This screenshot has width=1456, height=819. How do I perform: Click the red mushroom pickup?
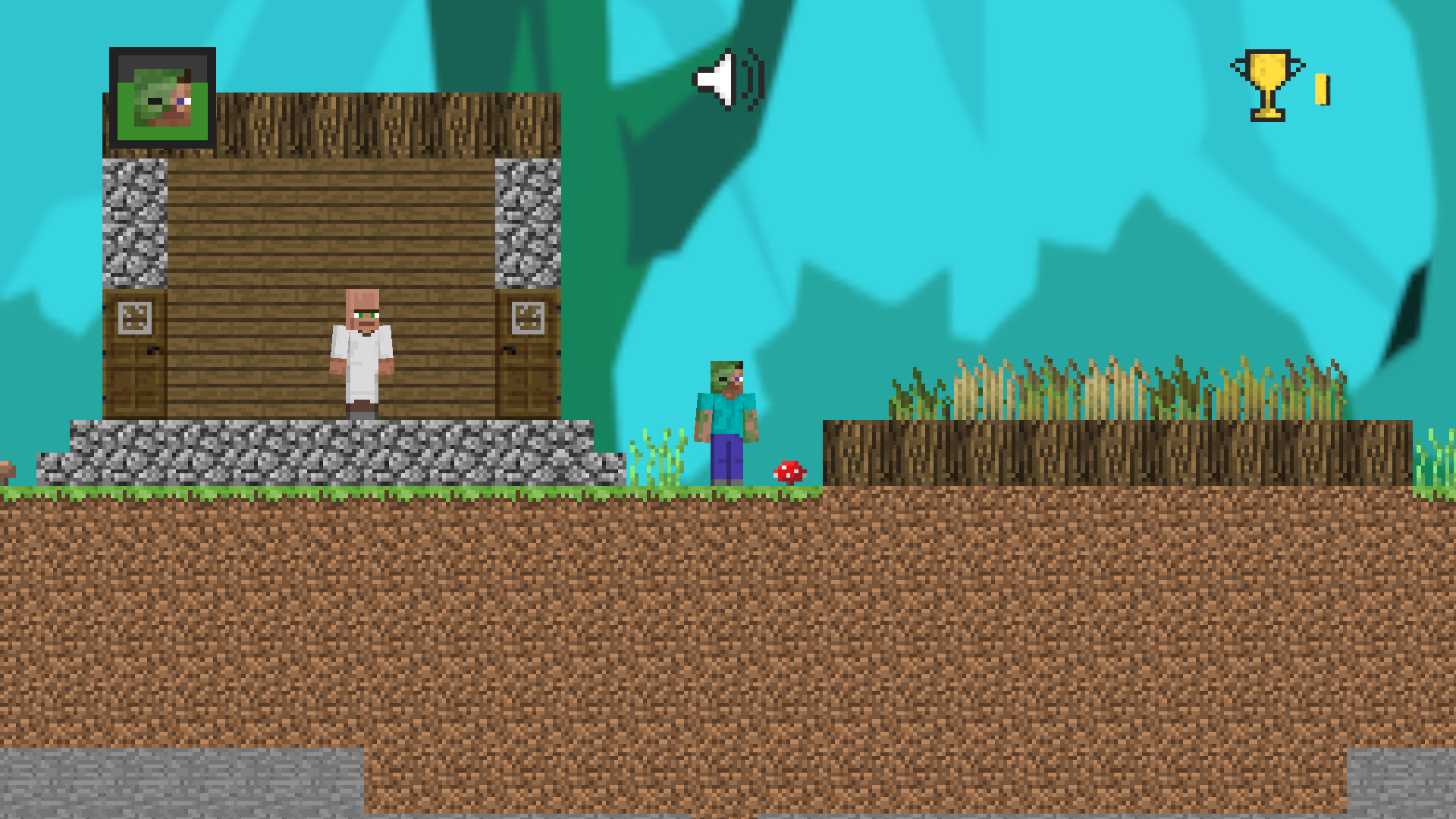pyautogui.click(x=789, y=471)
